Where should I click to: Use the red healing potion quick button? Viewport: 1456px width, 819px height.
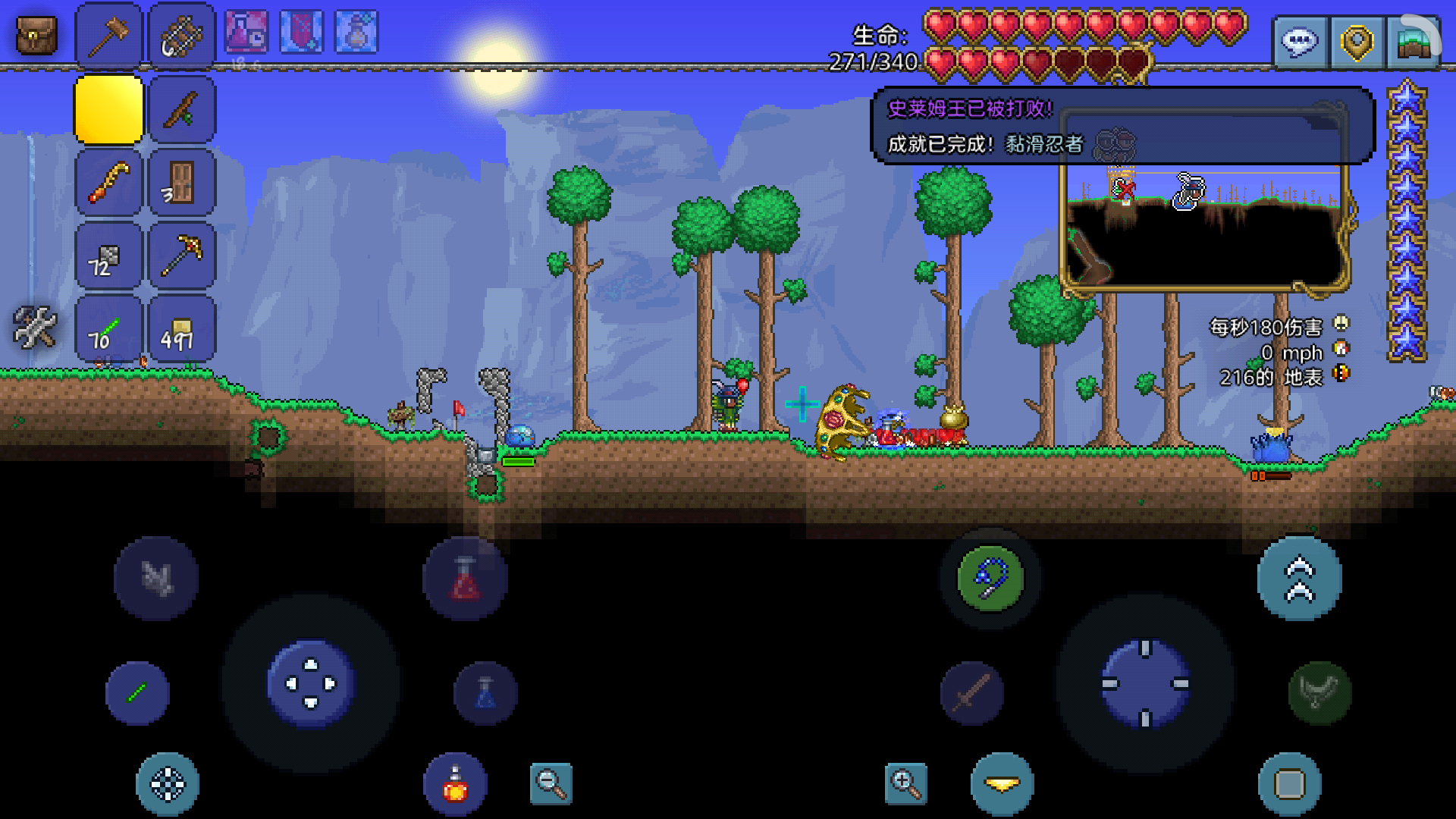pyautogui.click(x=465, y=579)
